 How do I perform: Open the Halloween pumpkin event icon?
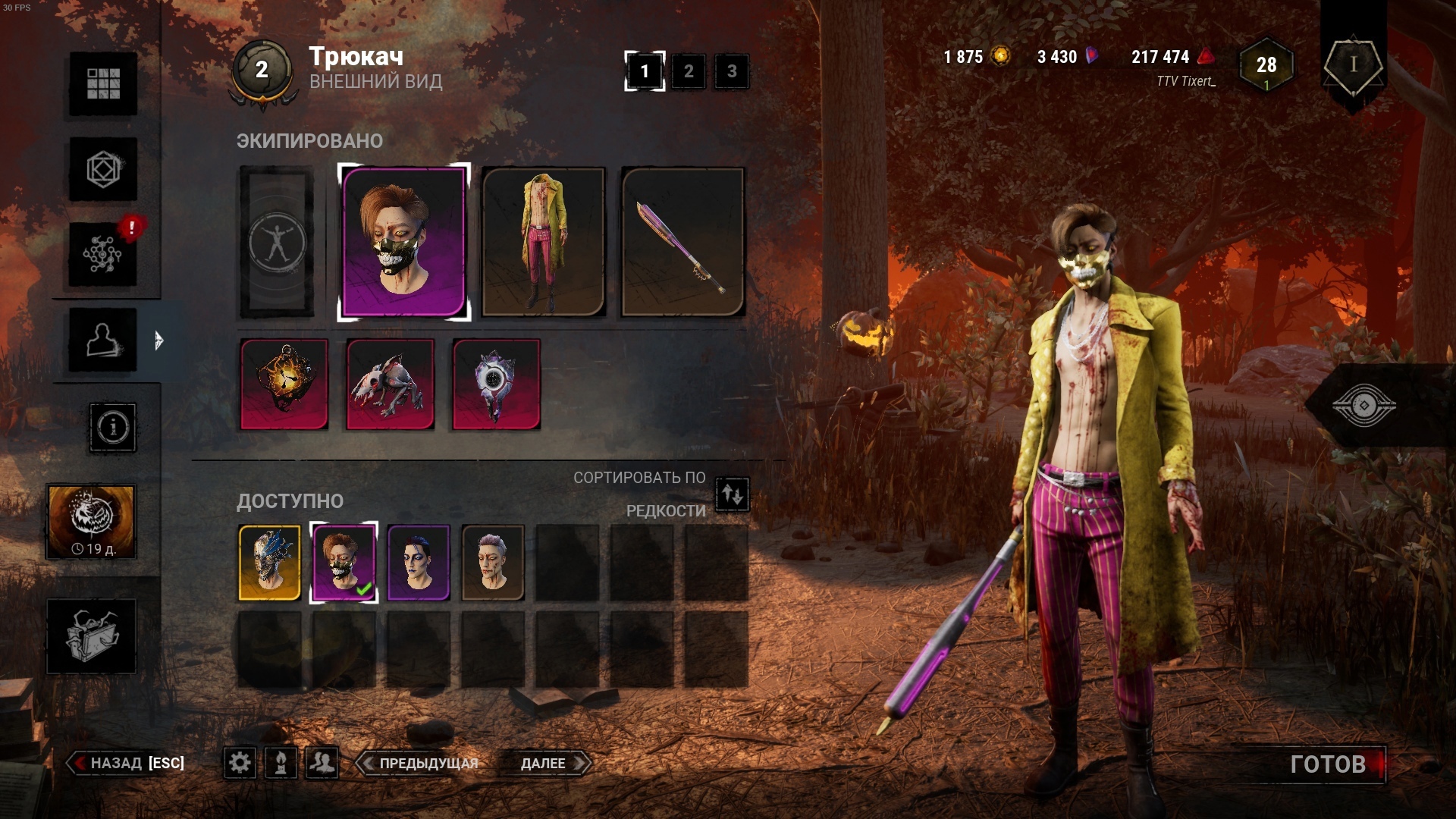click(x=91, y=522)
